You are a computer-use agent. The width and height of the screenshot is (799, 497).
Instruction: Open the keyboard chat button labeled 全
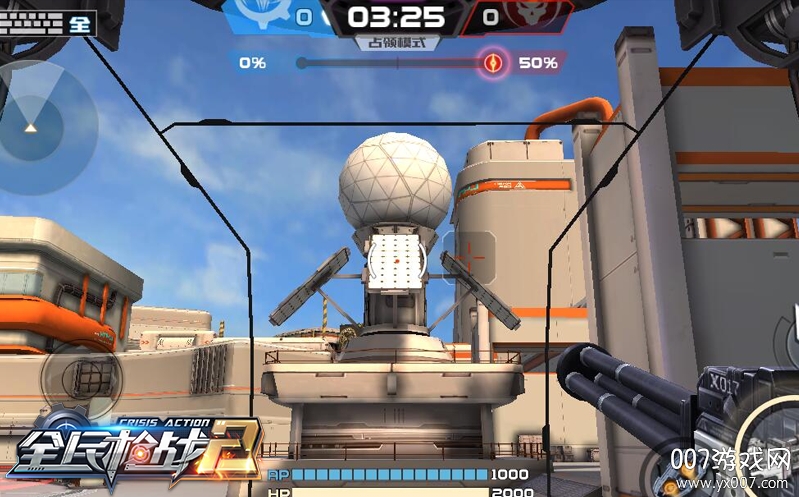click(x=48, y=22)
